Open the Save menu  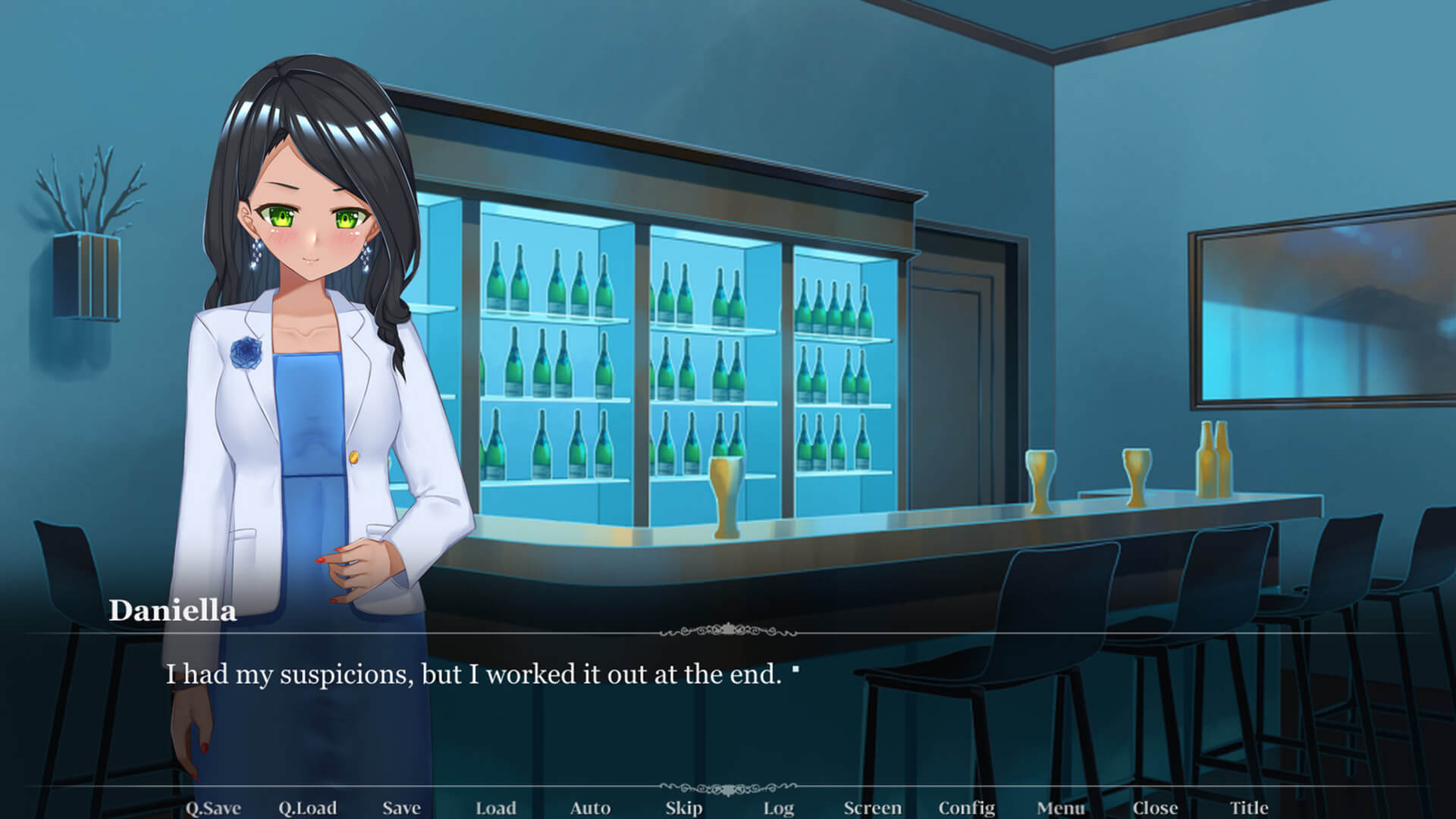[x=401, y=808]
